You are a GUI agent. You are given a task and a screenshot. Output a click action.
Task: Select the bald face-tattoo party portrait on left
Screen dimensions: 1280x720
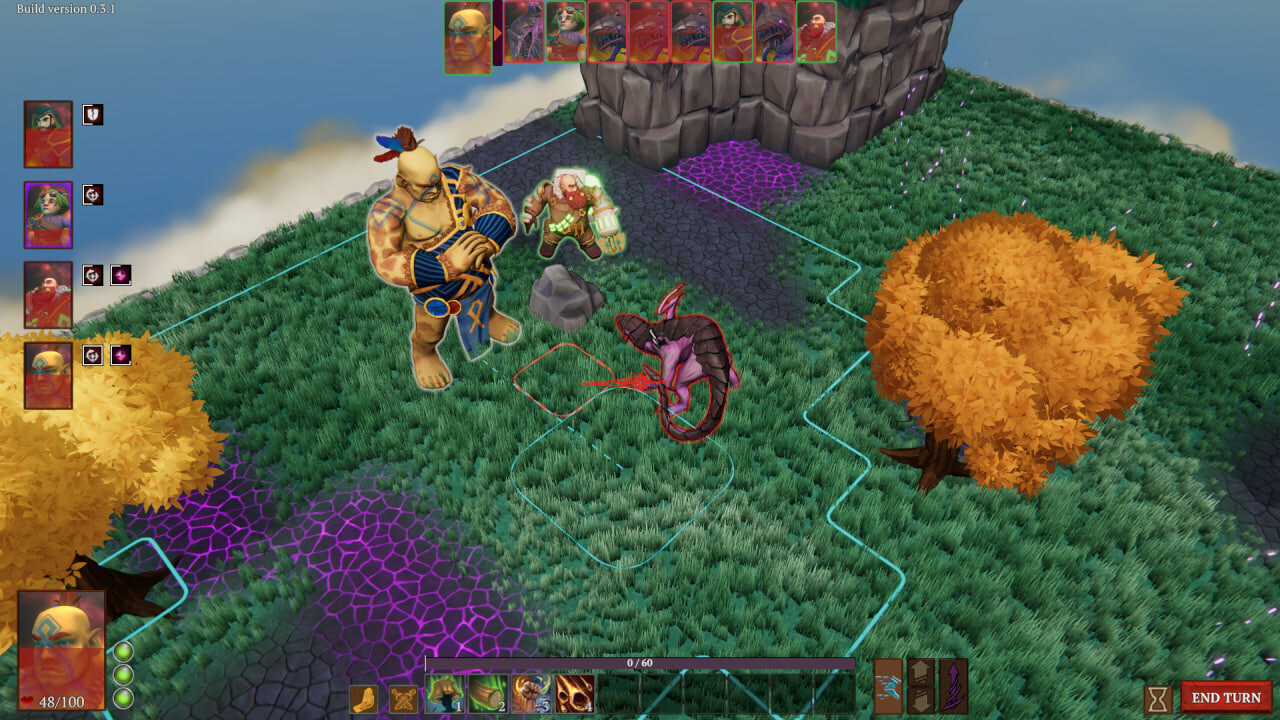click(48, 375)
